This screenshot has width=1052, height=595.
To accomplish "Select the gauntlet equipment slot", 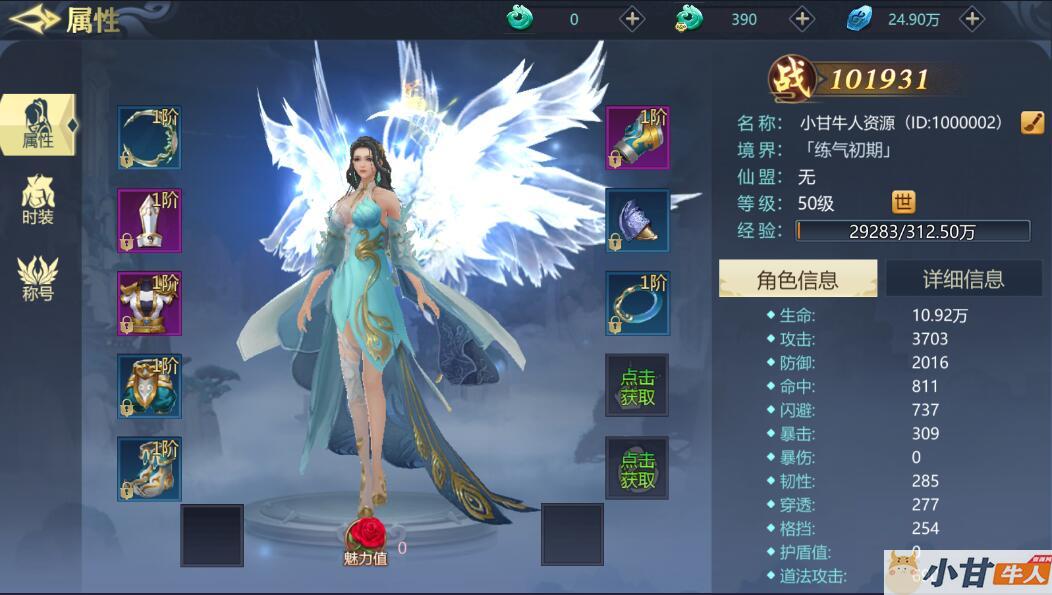I will click(637, 138).
